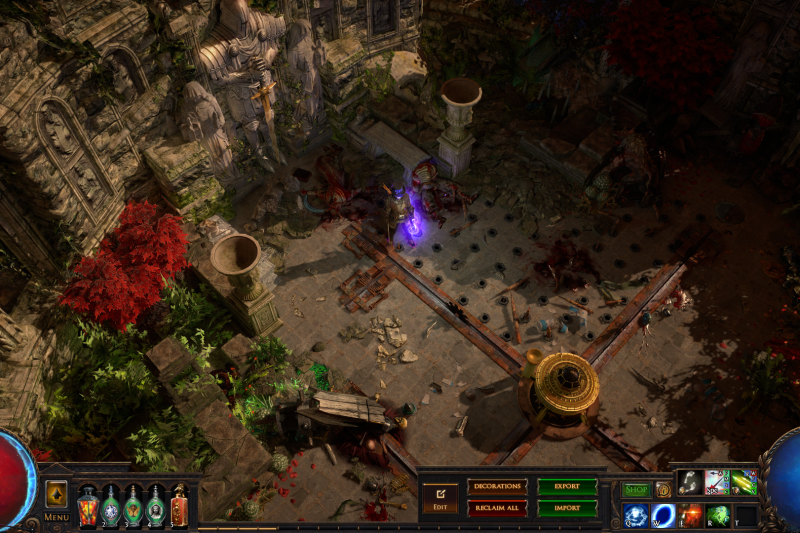Click Reclaim All decorations
This screenshot has height=533, width=800.
click(x=497, y=508)
